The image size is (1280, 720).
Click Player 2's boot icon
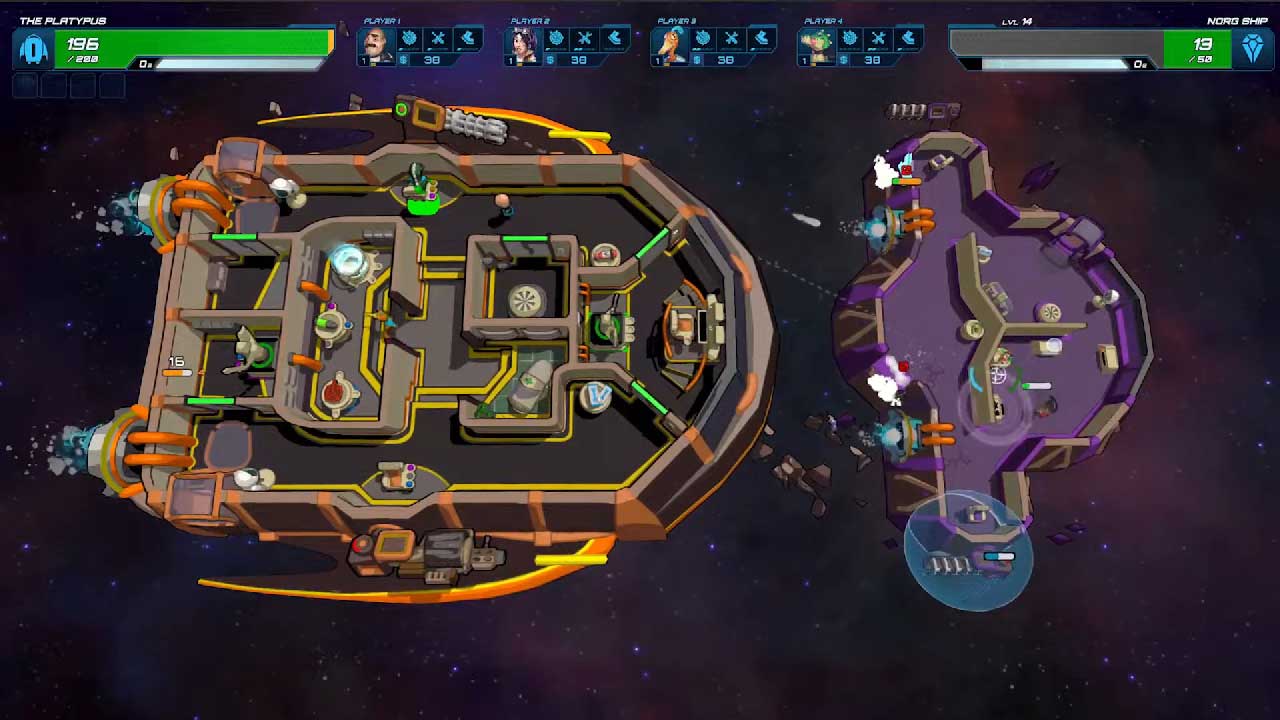614,39
